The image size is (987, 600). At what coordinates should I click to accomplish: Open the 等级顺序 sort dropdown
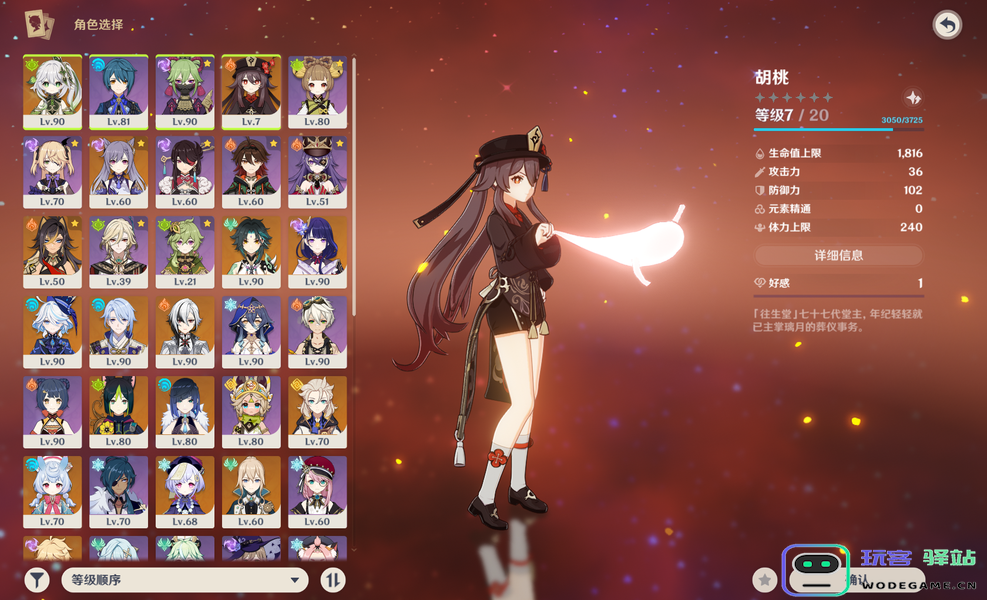pyautogui.click(x=184, y=579)
